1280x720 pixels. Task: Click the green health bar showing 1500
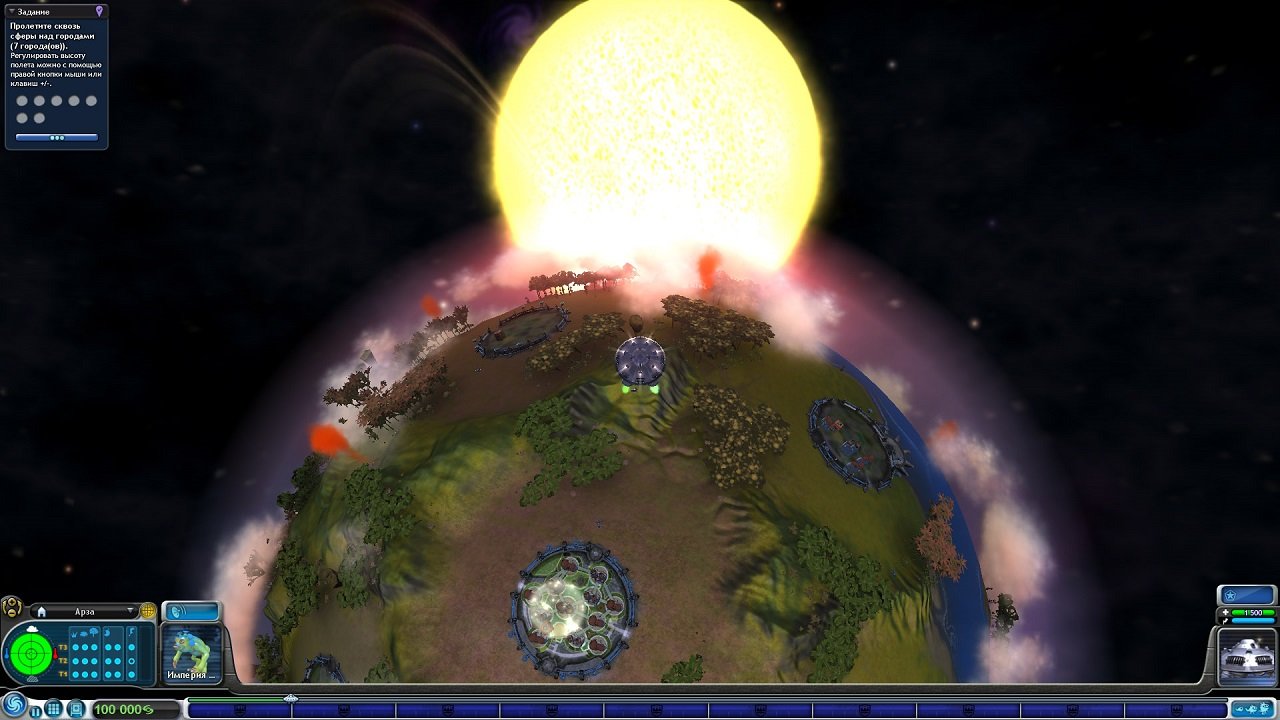pos(1253,612)
